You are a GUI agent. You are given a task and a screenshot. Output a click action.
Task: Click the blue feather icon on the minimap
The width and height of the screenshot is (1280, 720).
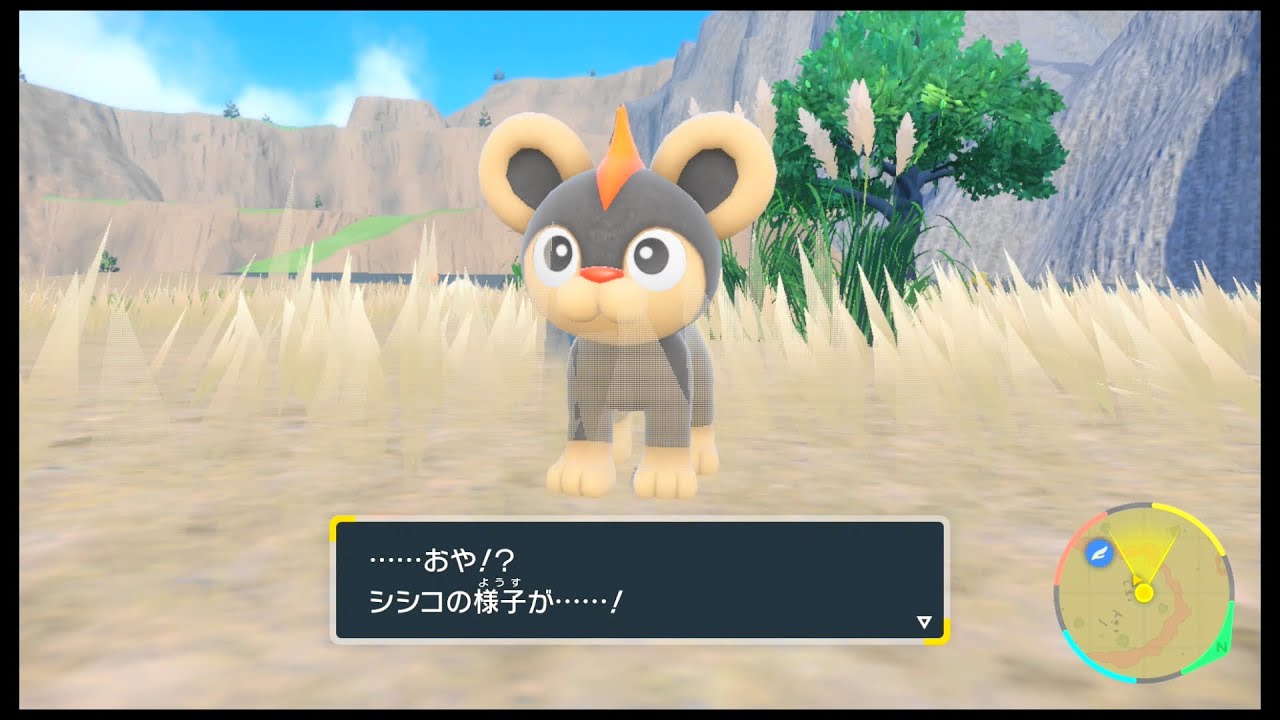click(1099, 554)
